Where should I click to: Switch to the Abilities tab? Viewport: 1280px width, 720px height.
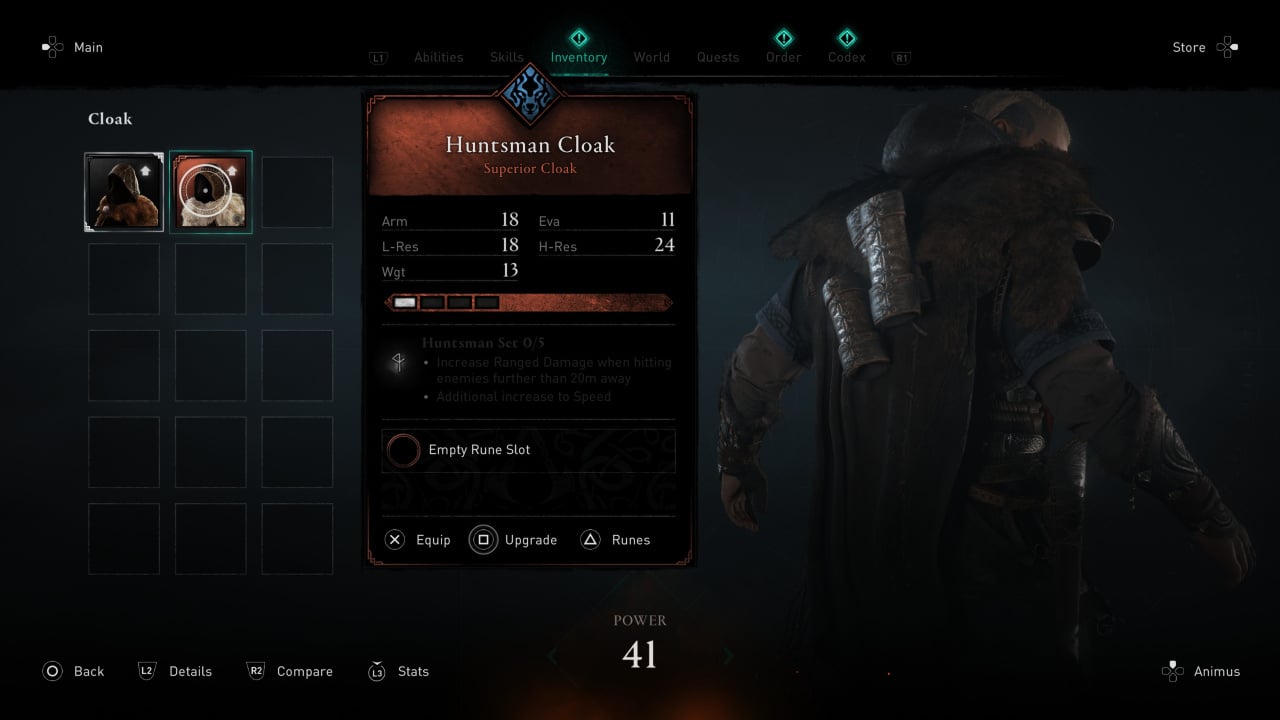[438, 58]
